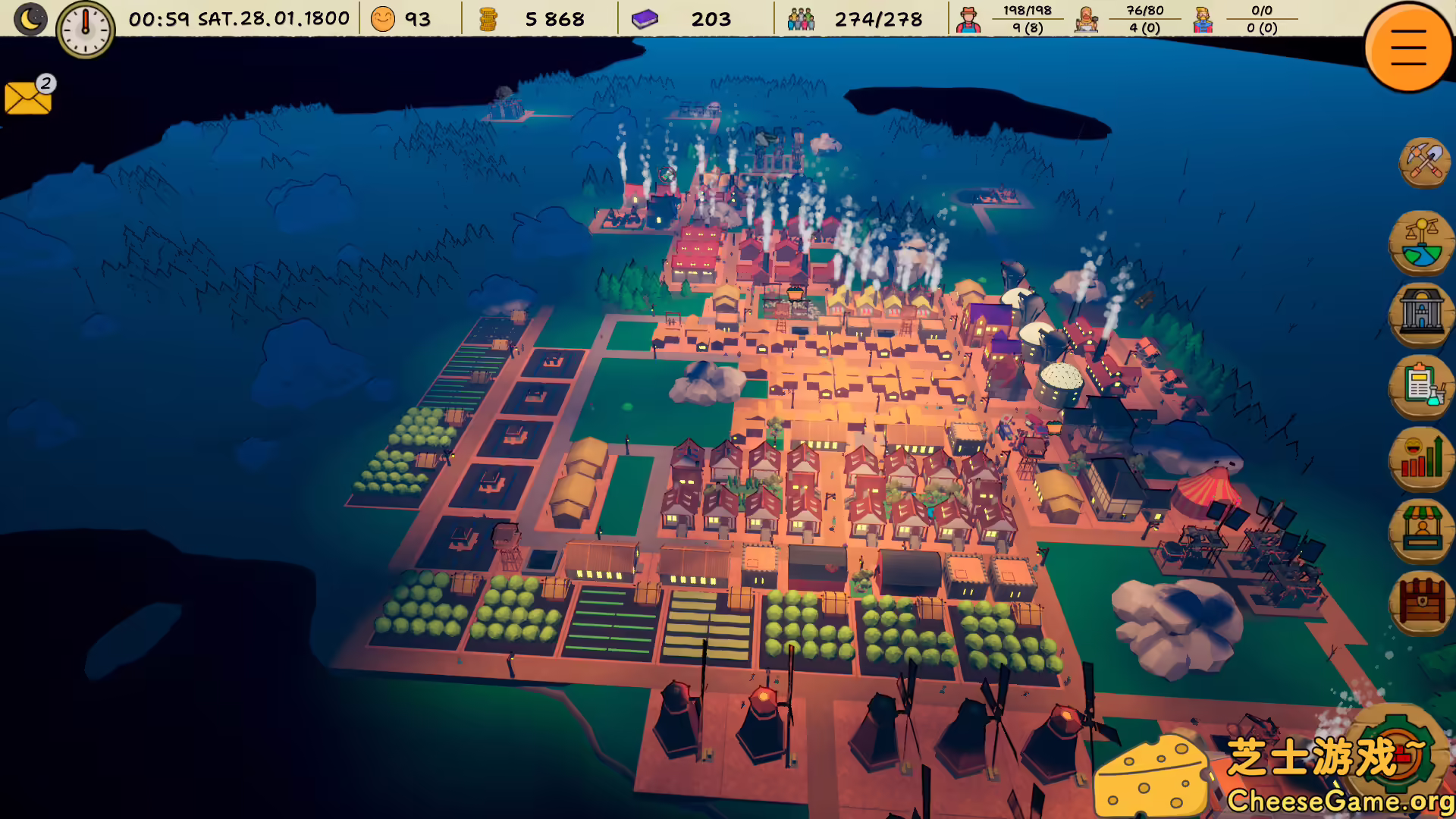The width and height of the screenshot is (1456, 819).
Task: Click the coin stack currency icon
Action: pos(488,18)
